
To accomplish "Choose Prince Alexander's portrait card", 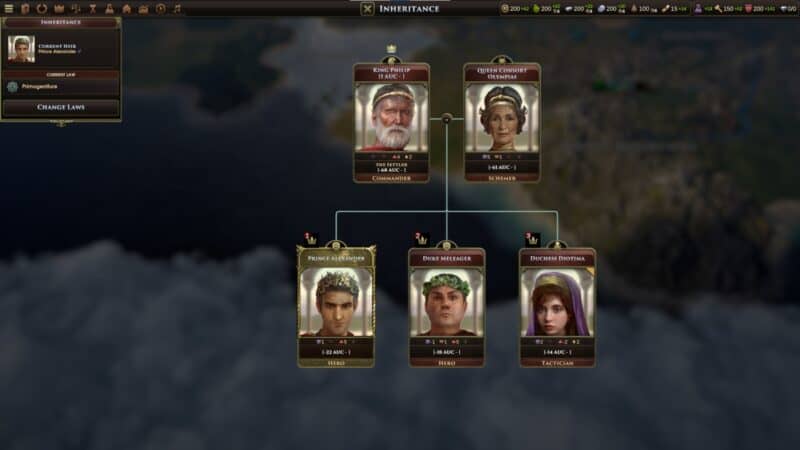I will click(x=336, y=306).
